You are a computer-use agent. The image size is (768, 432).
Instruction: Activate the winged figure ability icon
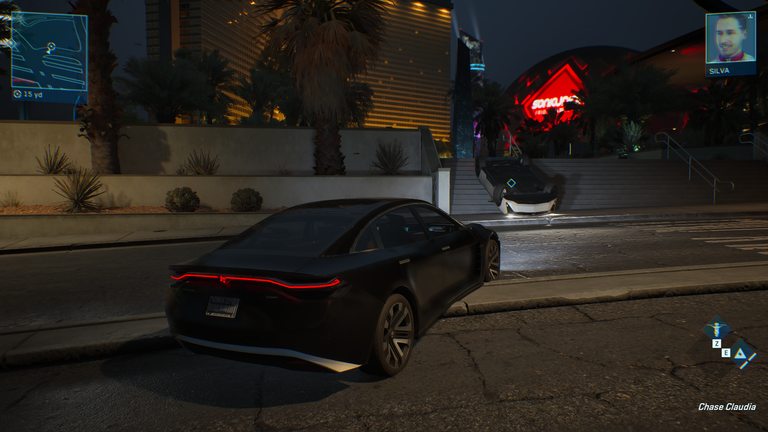(x=717, y=328)
